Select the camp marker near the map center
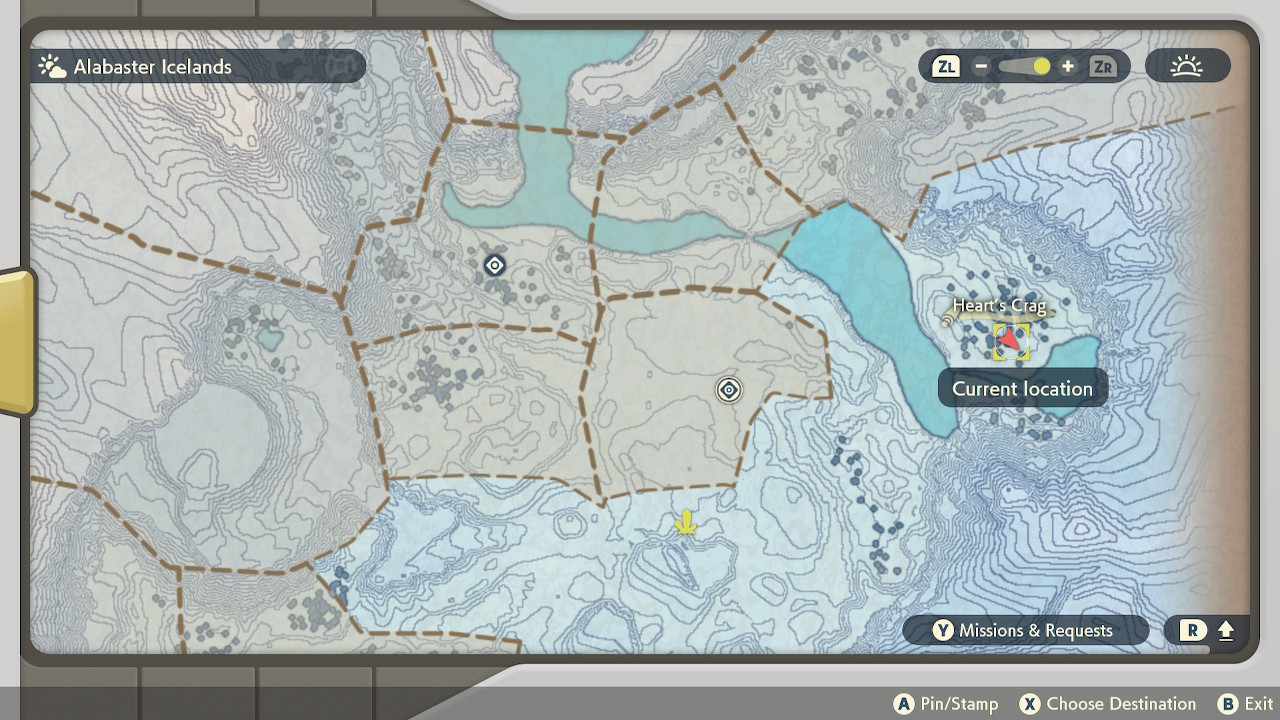1280x720 pixels. coord(727,390)
